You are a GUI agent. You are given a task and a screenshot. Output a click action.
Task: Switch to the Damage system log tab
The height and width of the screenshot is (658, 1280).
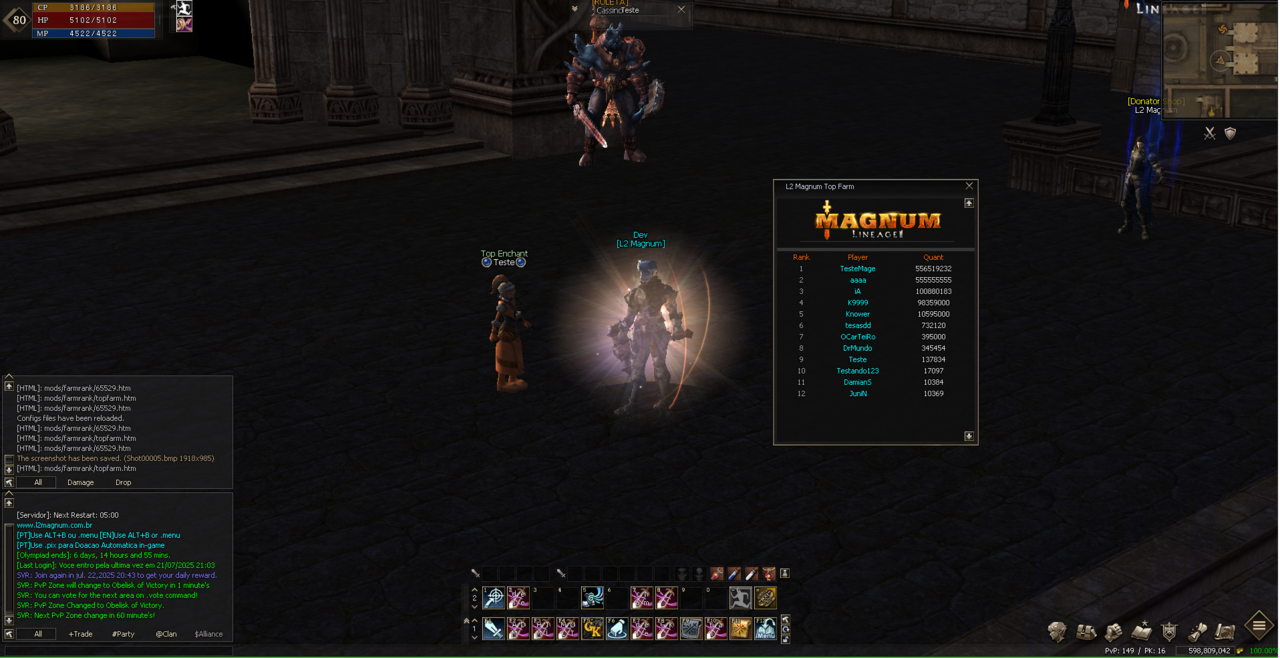[80, 482]
